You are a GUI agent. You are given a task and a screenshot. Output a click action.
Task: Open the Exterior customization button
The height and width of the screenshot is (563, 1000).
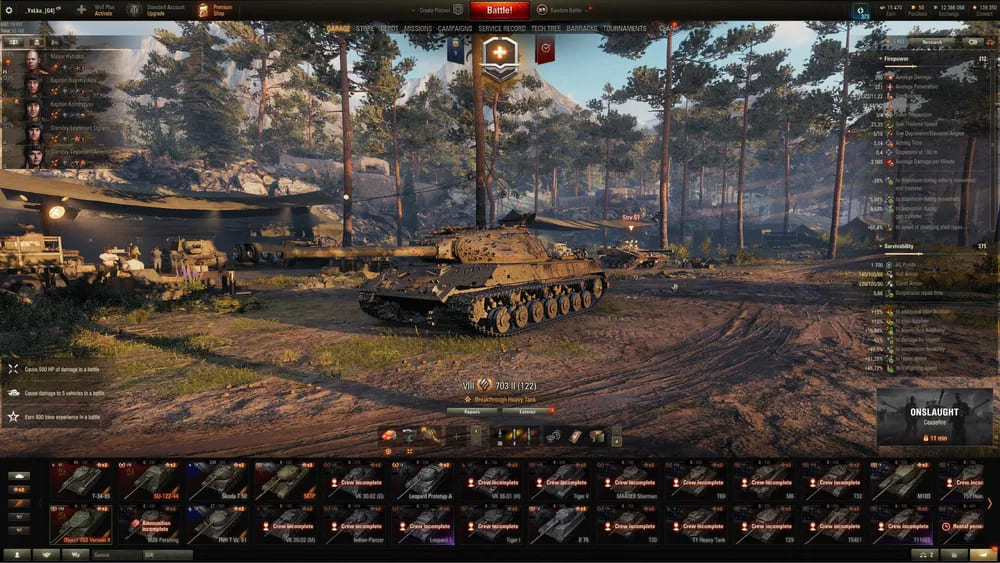pyautogui.click(x=527, y=411)
